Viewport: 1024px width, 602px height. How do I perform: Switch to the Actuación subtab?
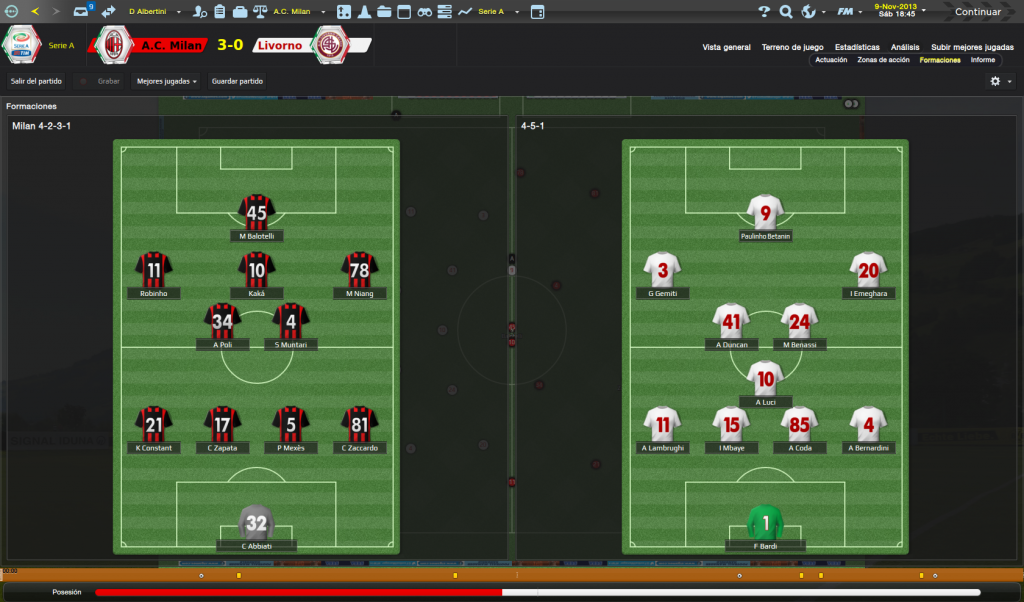pos(831,60)
